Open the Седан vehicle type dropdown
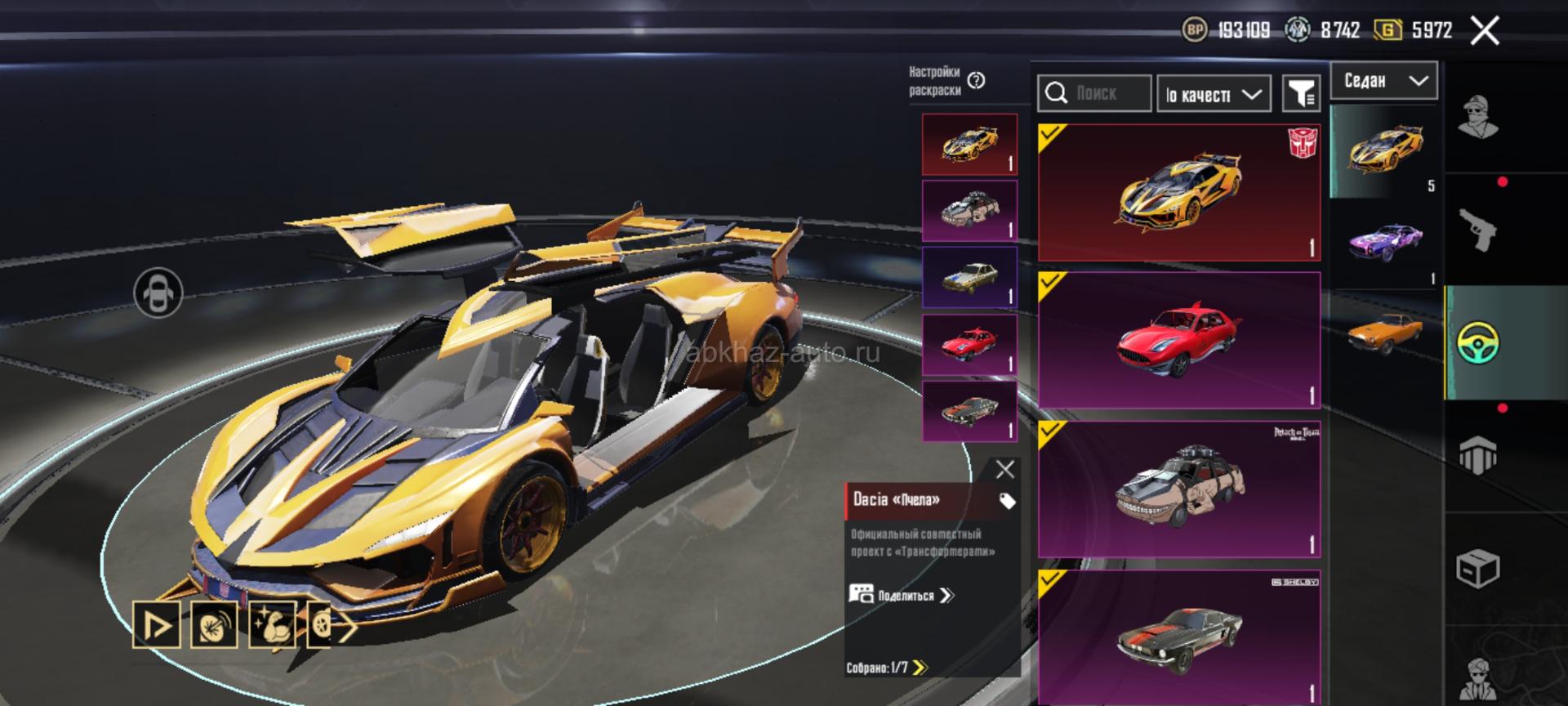1568x706 pixels. click(1383, 81)
